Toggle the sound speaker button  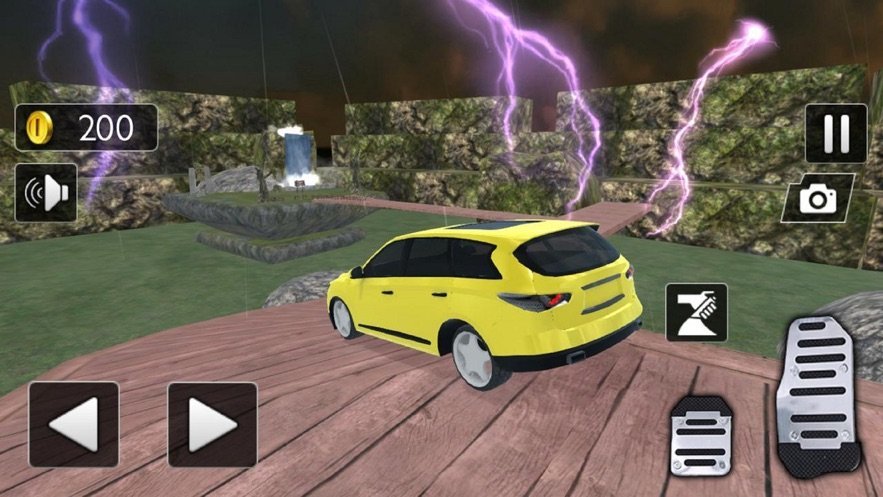[46, 192]
